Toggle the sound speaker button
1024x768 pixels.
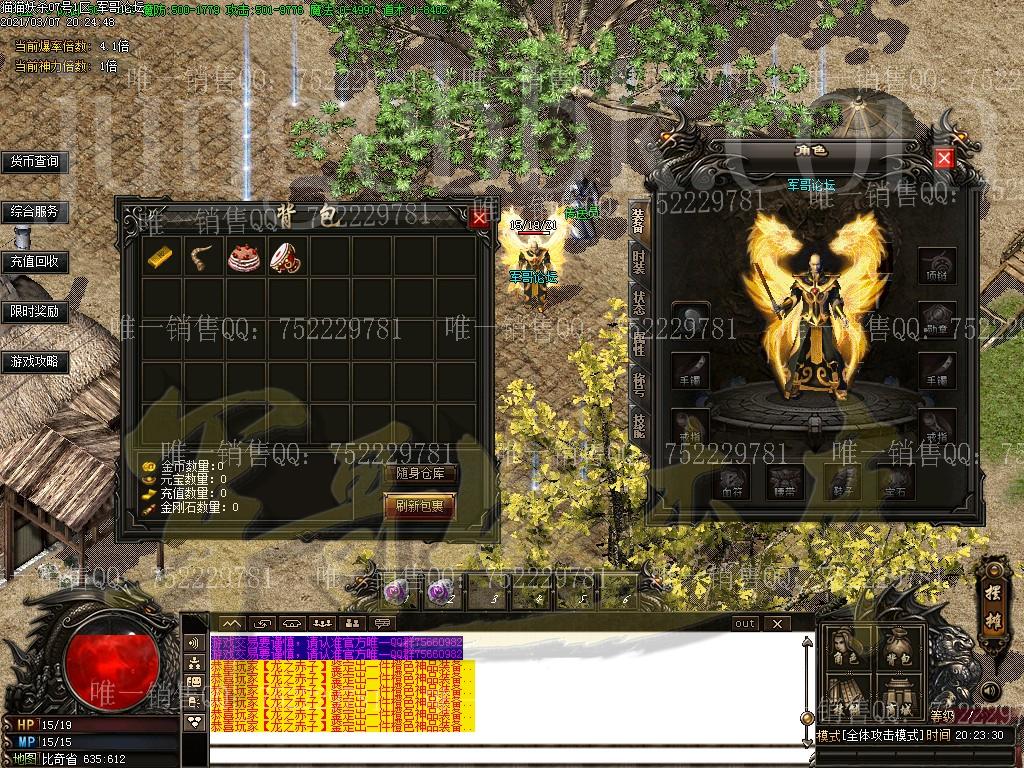(989, 691)
